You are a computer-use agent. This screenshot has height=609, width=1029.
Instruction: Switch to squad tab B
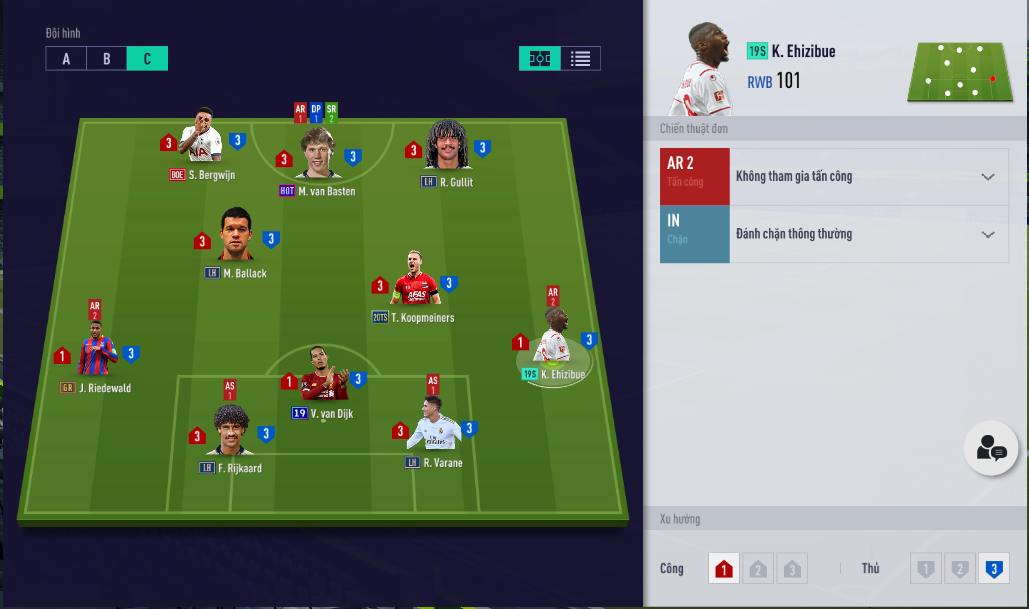coord(107,59)
